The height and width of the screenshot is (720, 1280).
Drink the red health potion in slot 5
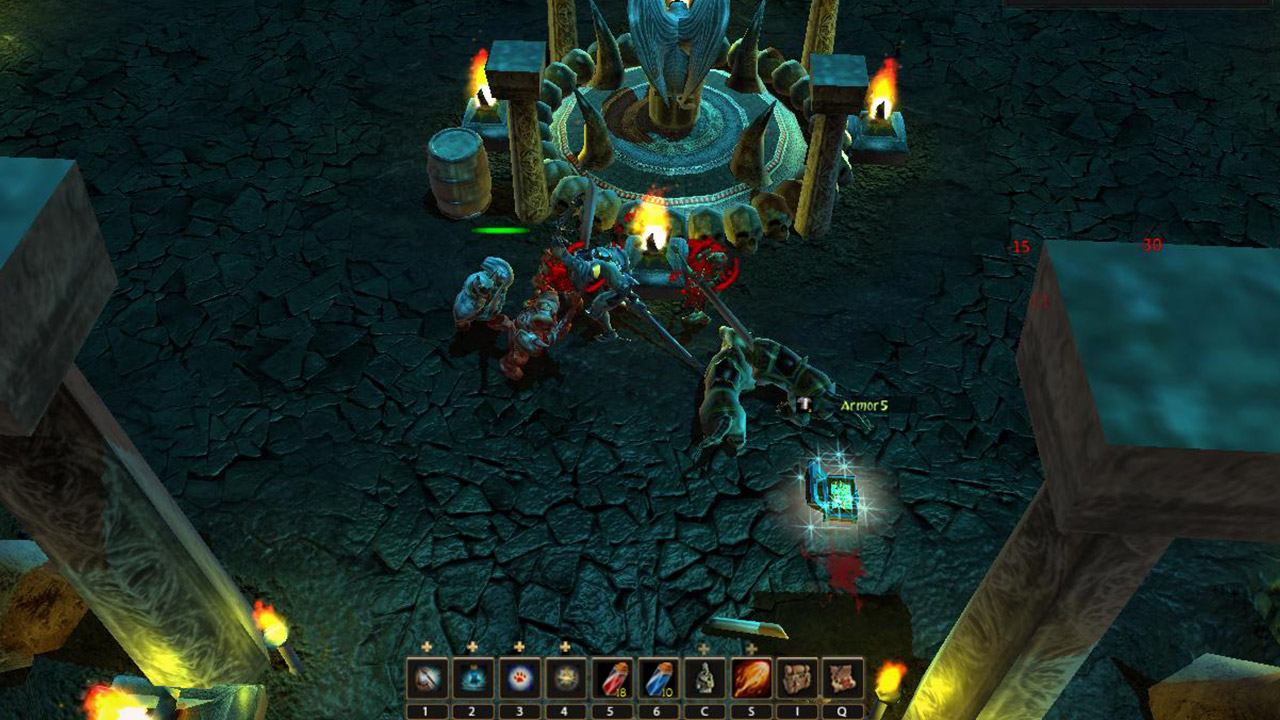612,678
